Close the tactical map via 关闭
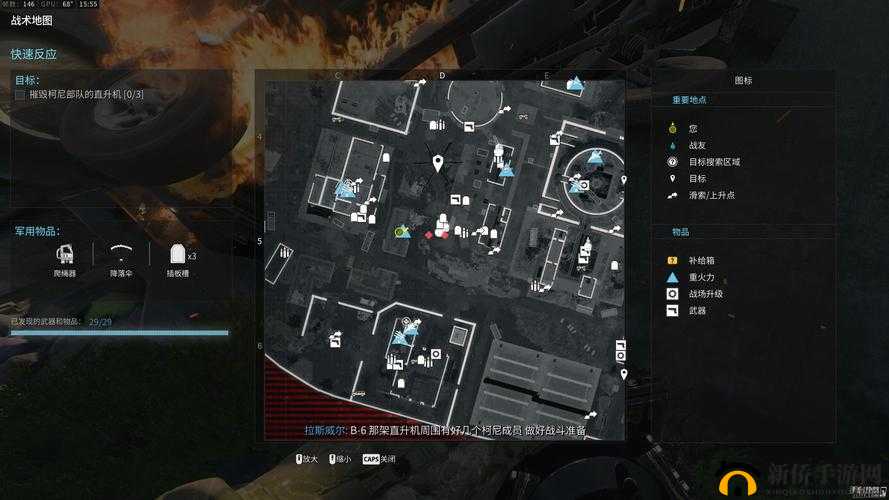Screen dimensions: 889x500 coord(379,459)
